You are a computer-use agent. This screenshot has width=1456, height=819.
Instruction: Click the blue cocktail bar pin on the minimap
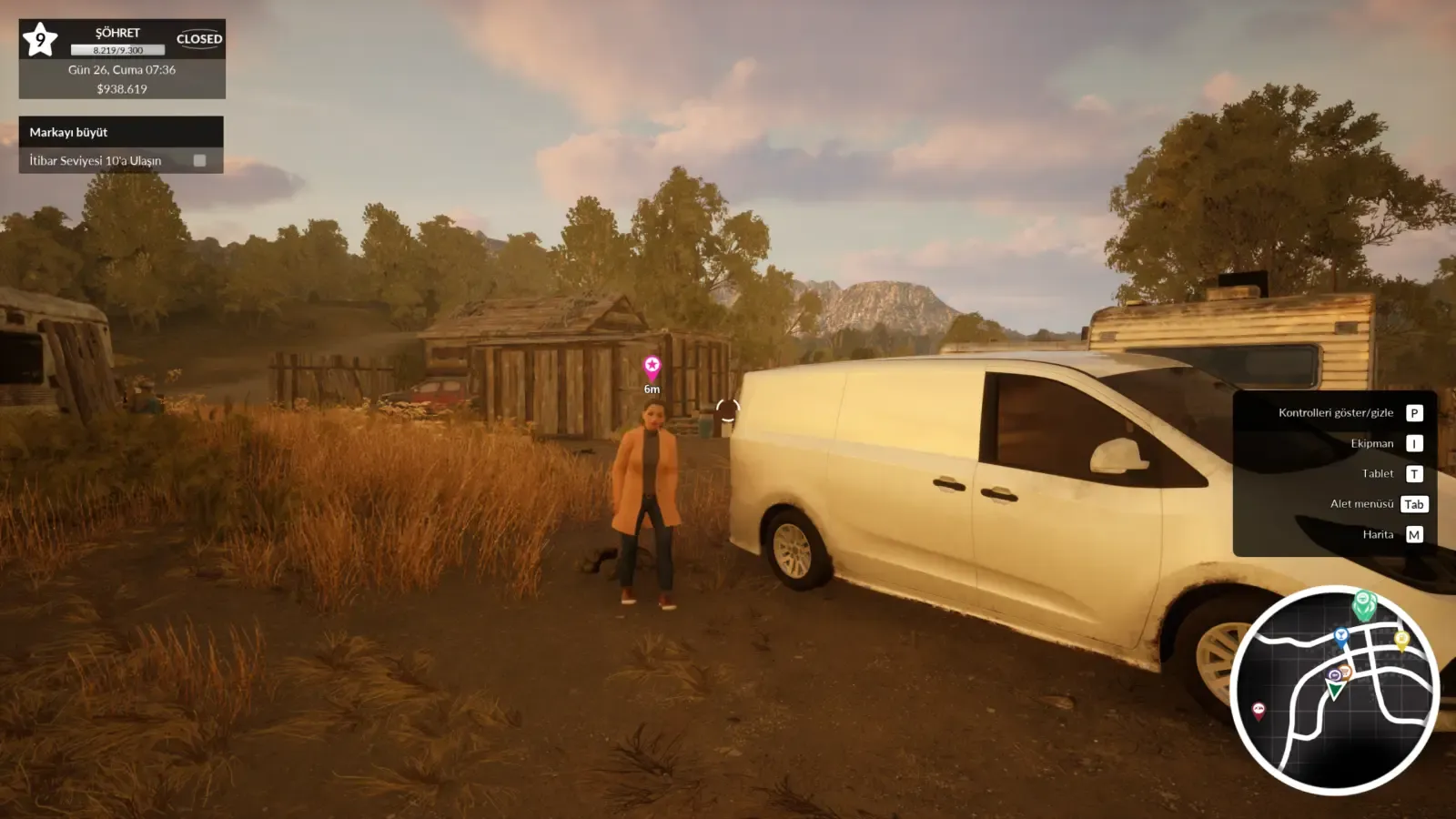coord(1342,635)
